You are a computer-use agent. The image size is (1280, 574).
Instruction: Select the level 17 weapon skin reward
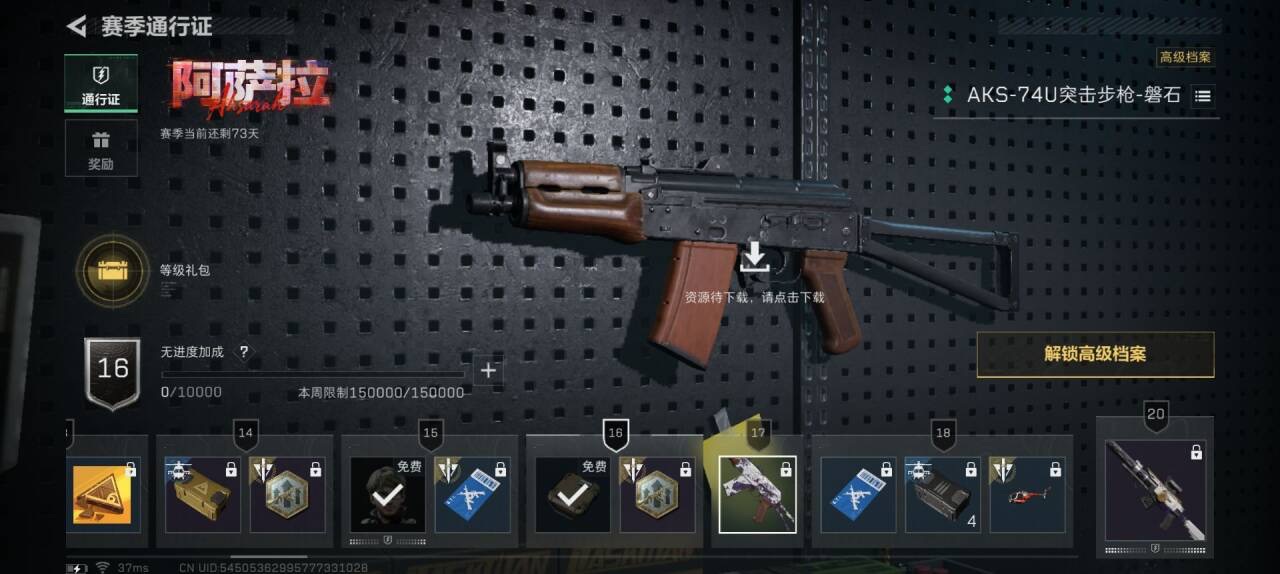point(757,494)
